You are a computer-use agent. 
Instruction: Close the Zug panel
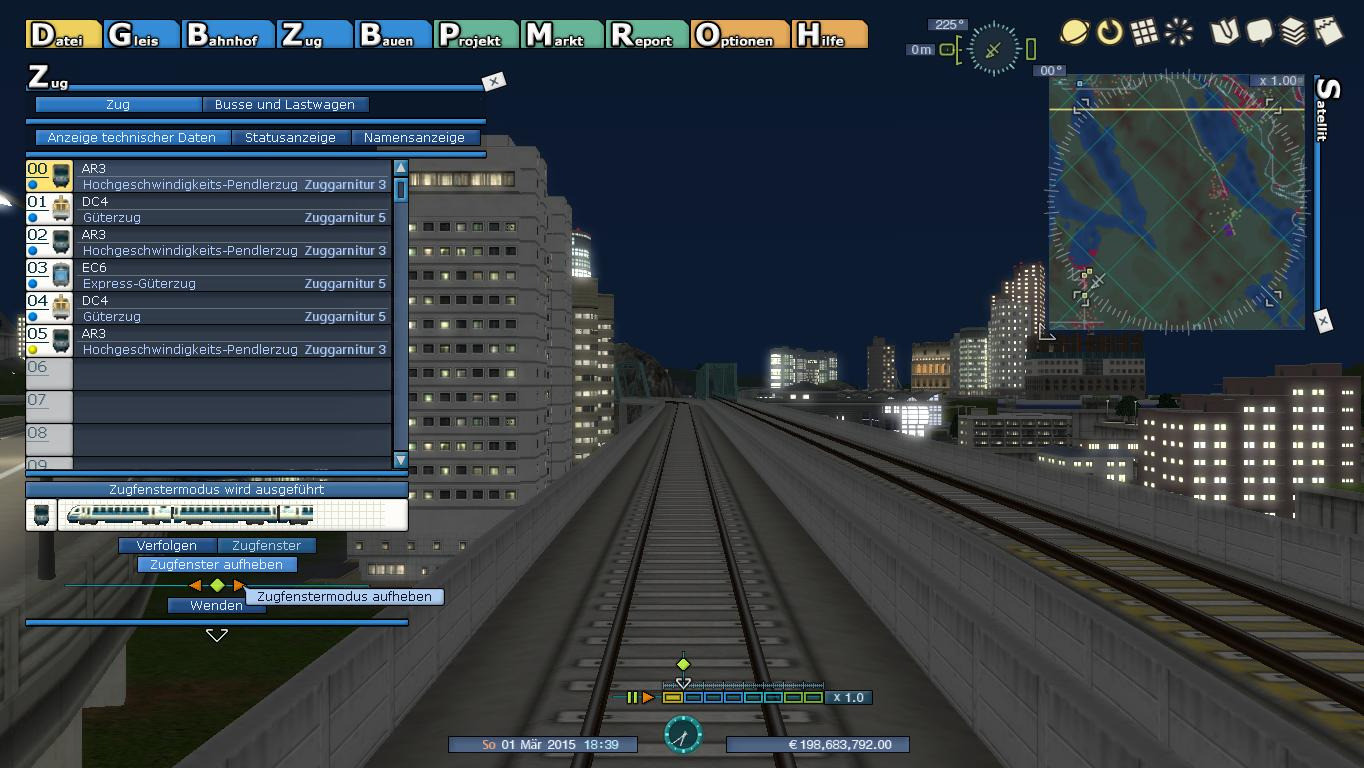493,81
